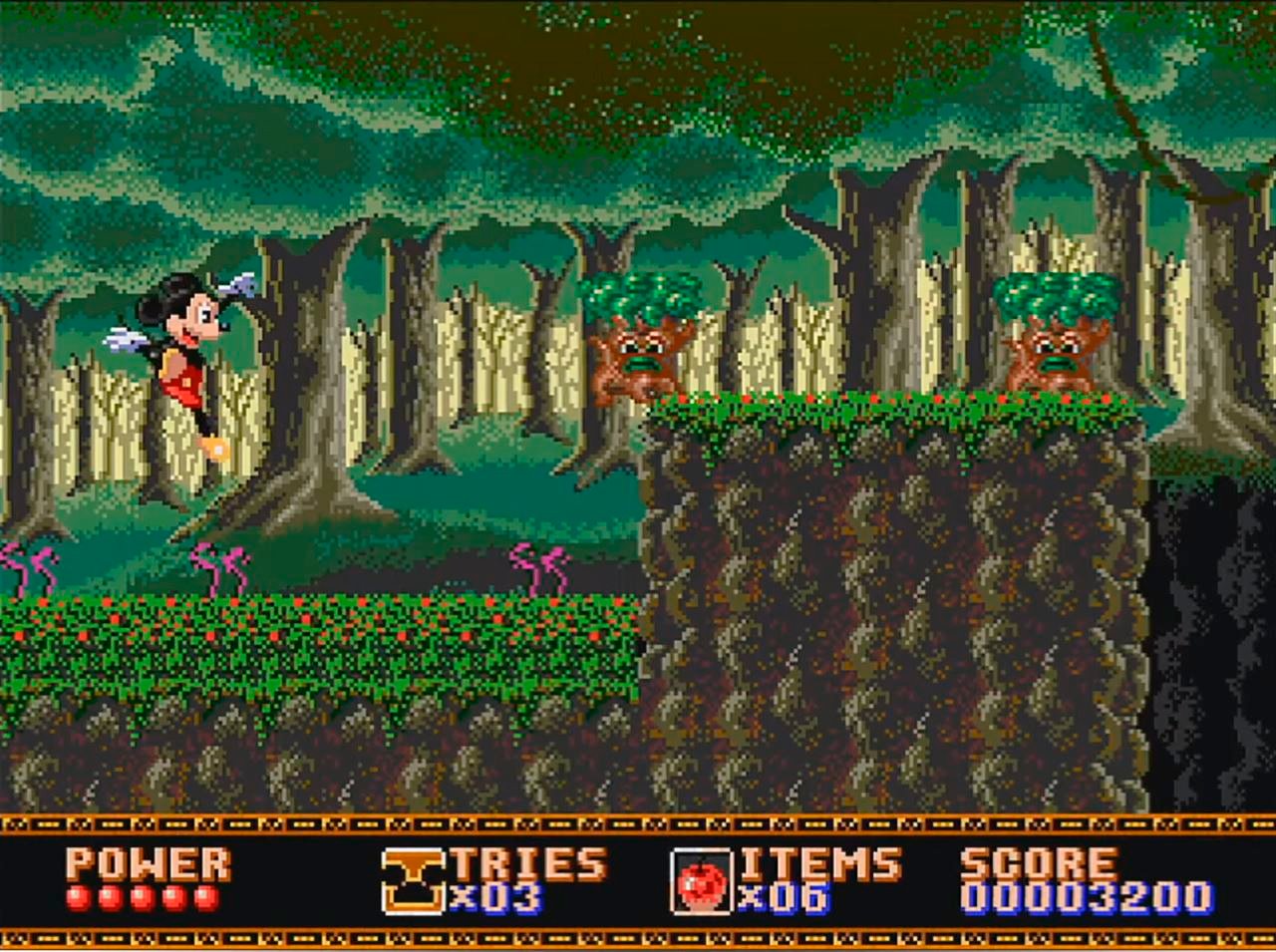
Task: Click the last red POWER dot
Action: coord(204,898)
